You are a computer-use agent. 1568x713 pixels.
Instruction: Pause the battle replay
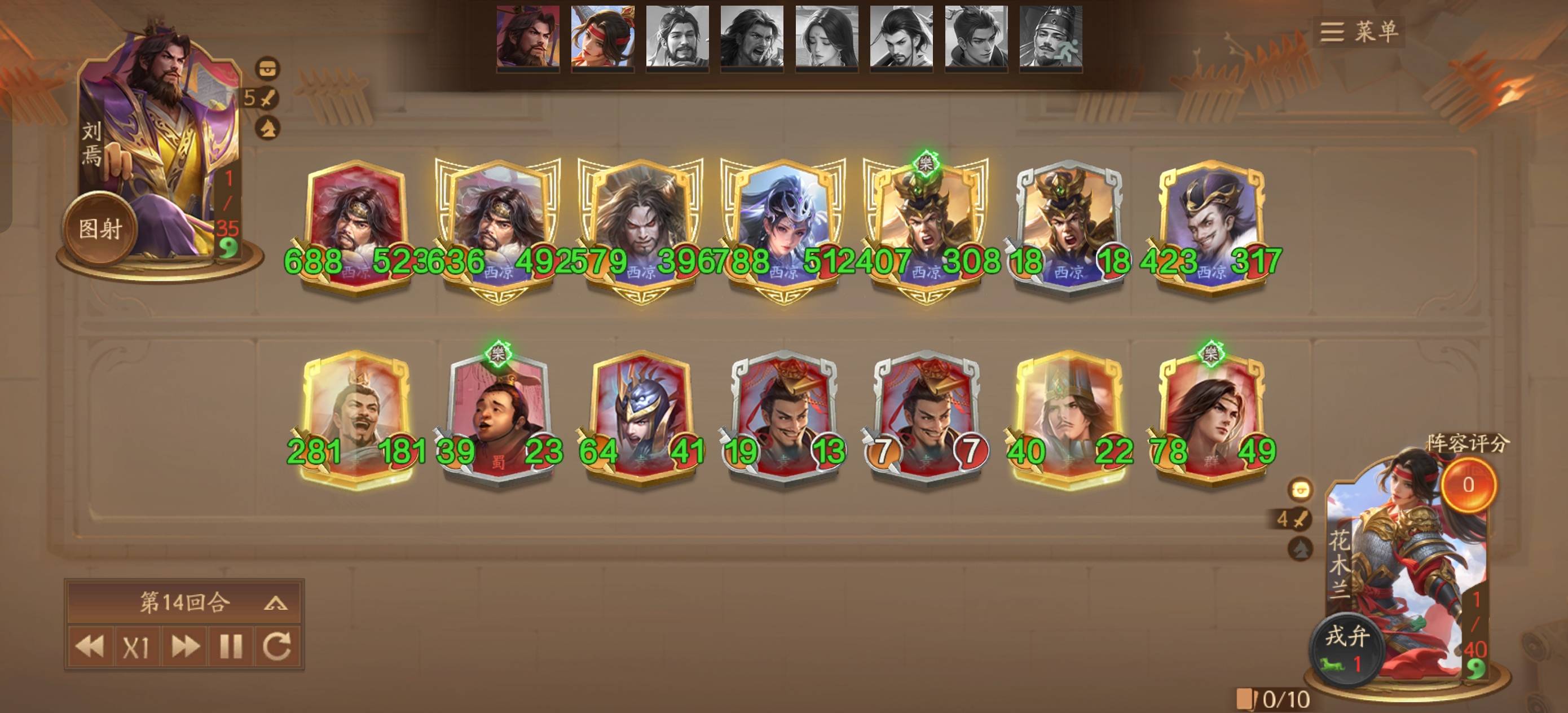point(231,646)
